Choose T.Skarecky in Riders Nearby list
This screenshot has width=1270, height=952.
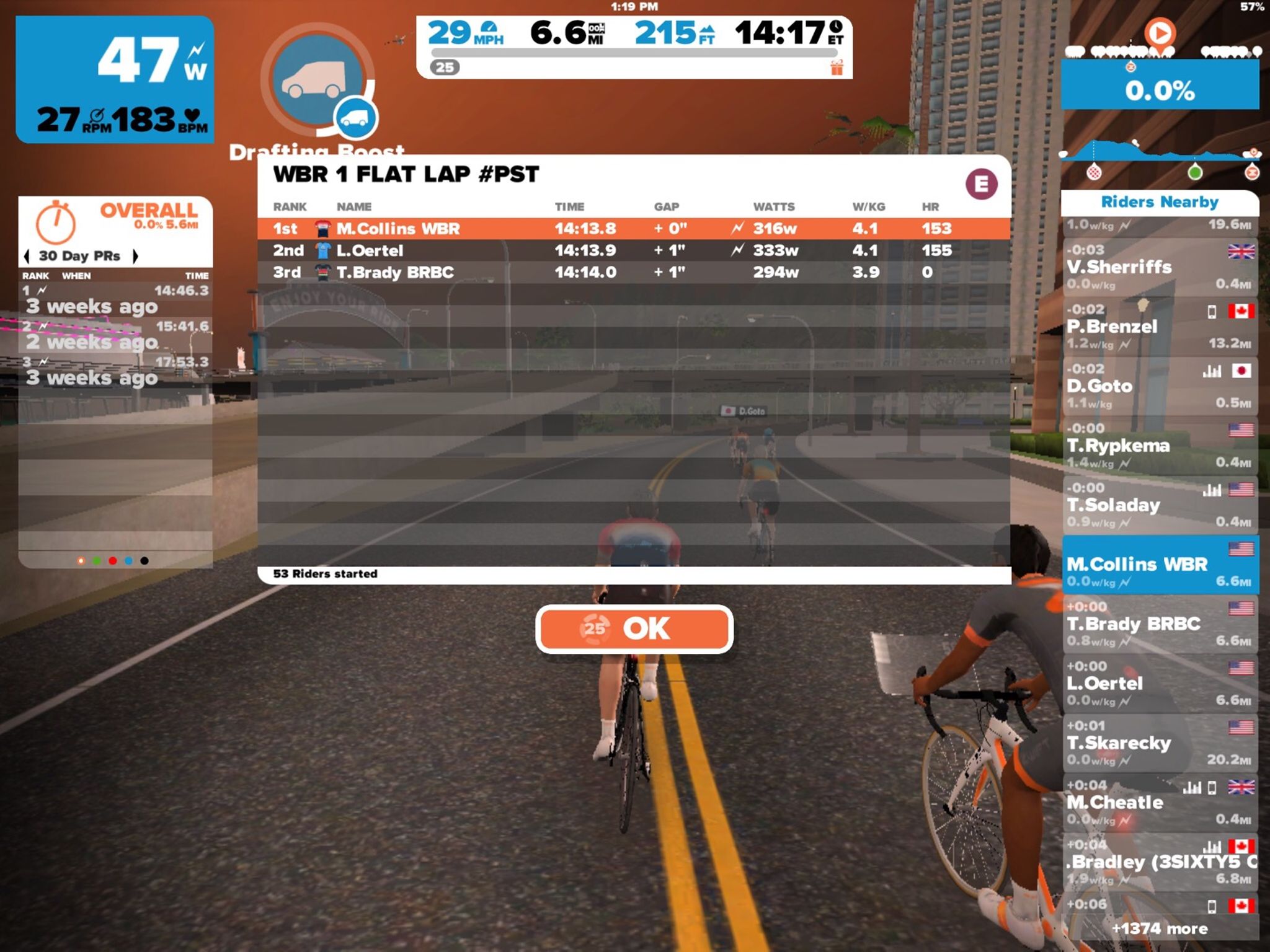coord(1159,743)
